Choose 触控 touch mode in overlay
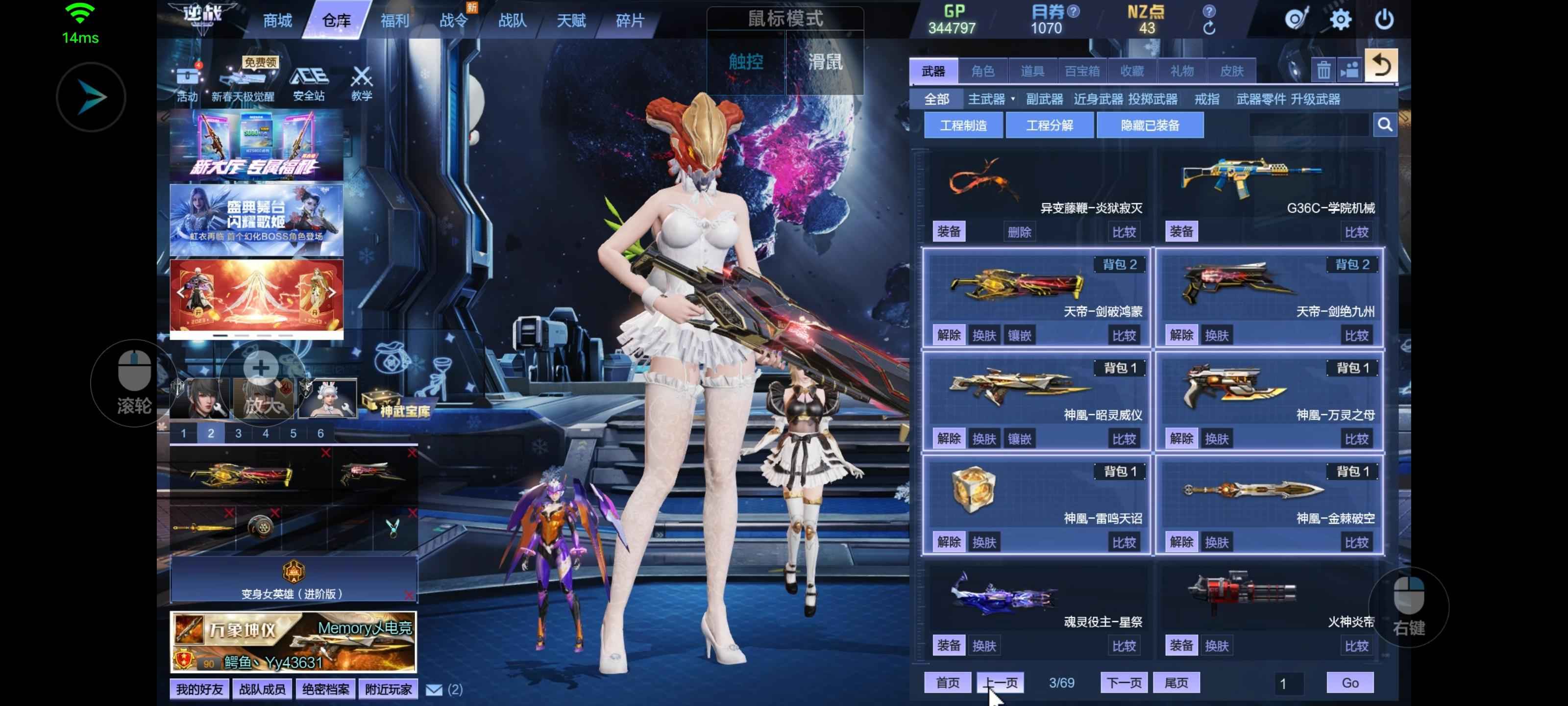 tap(746, 61)
